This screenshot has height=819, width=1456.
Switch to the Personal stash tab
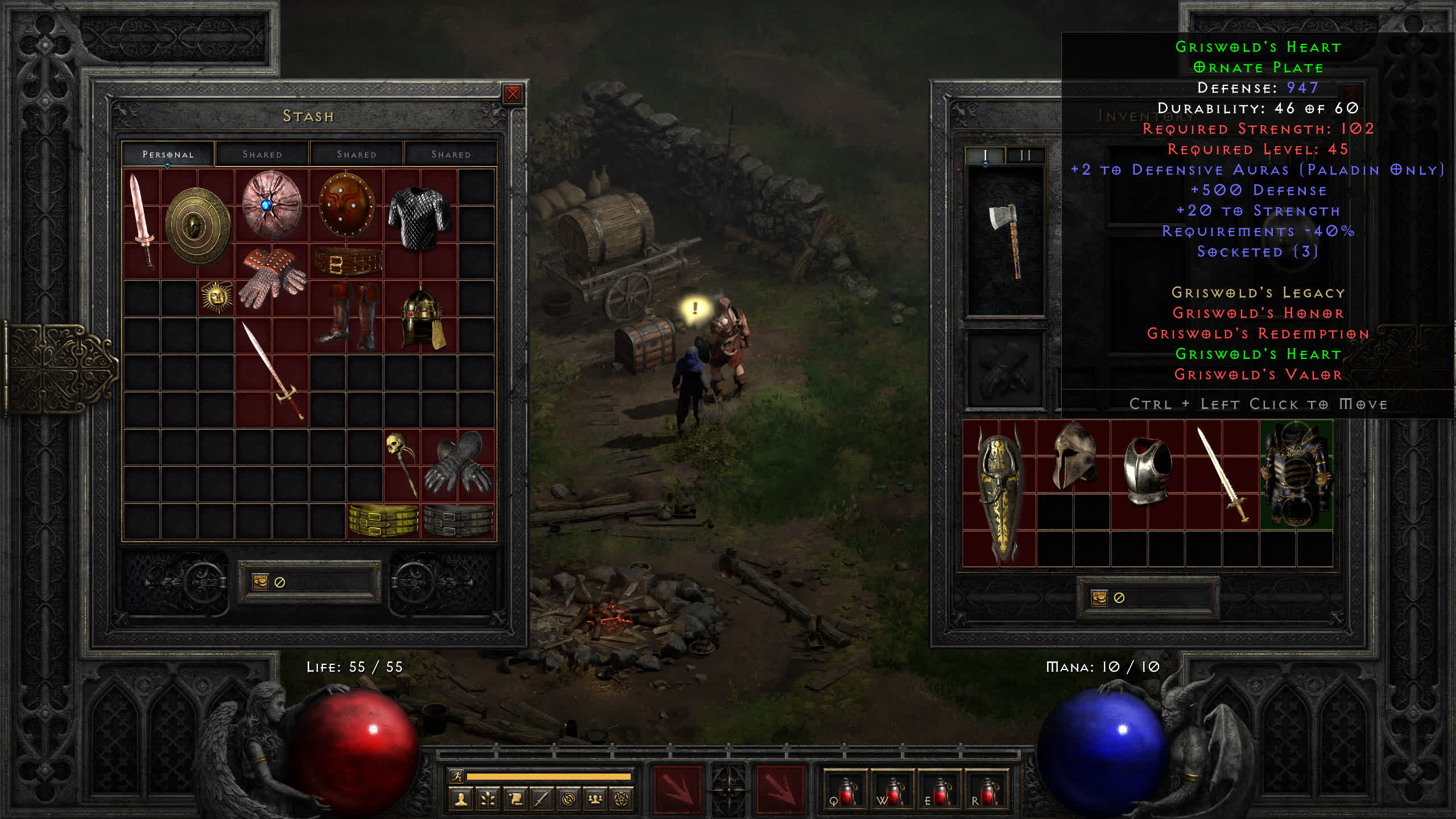(x=168, y=154)
